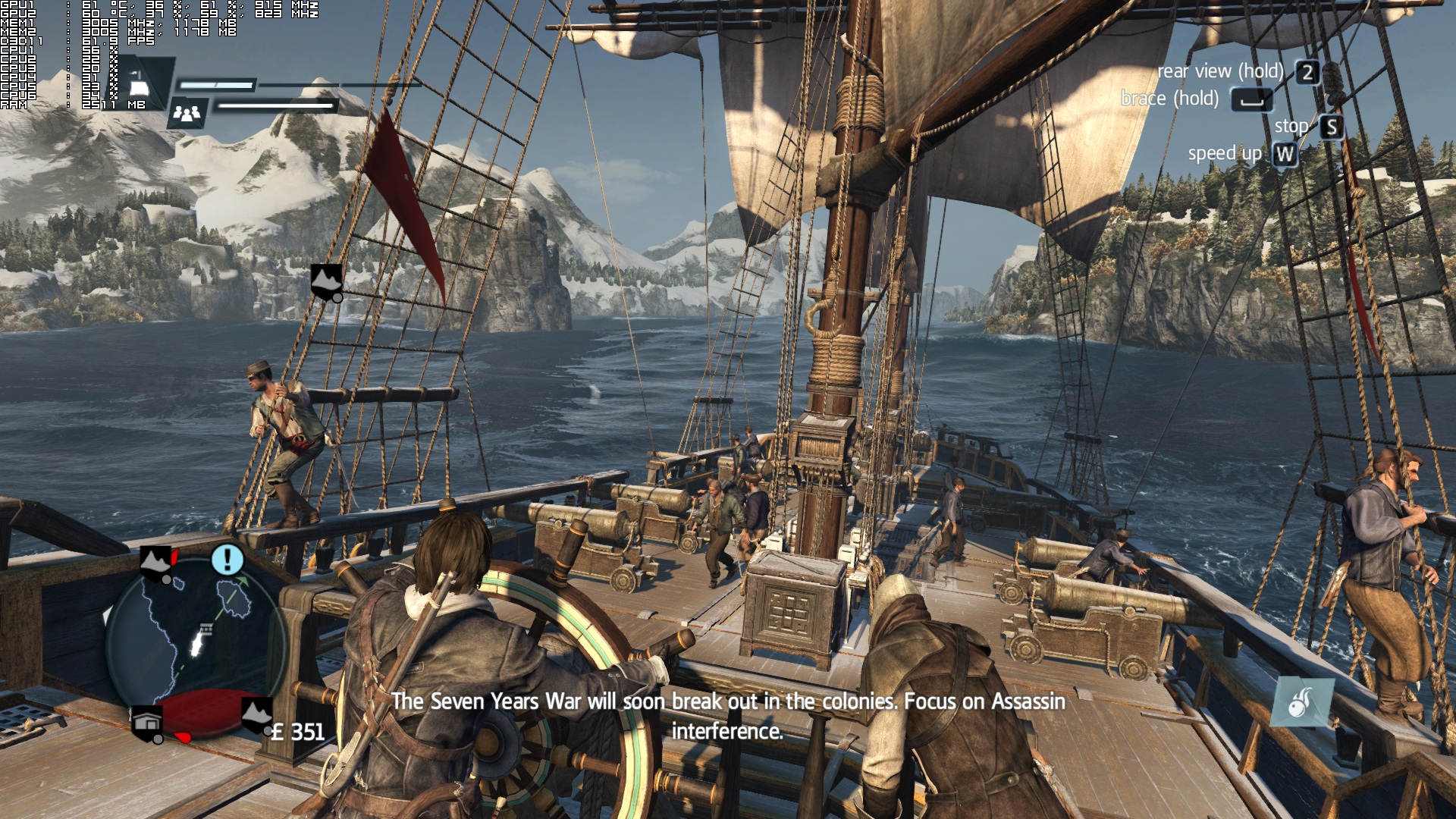Select the crew members icon
The width and height of the screenshot is (1456, 819).
point(187,114)
